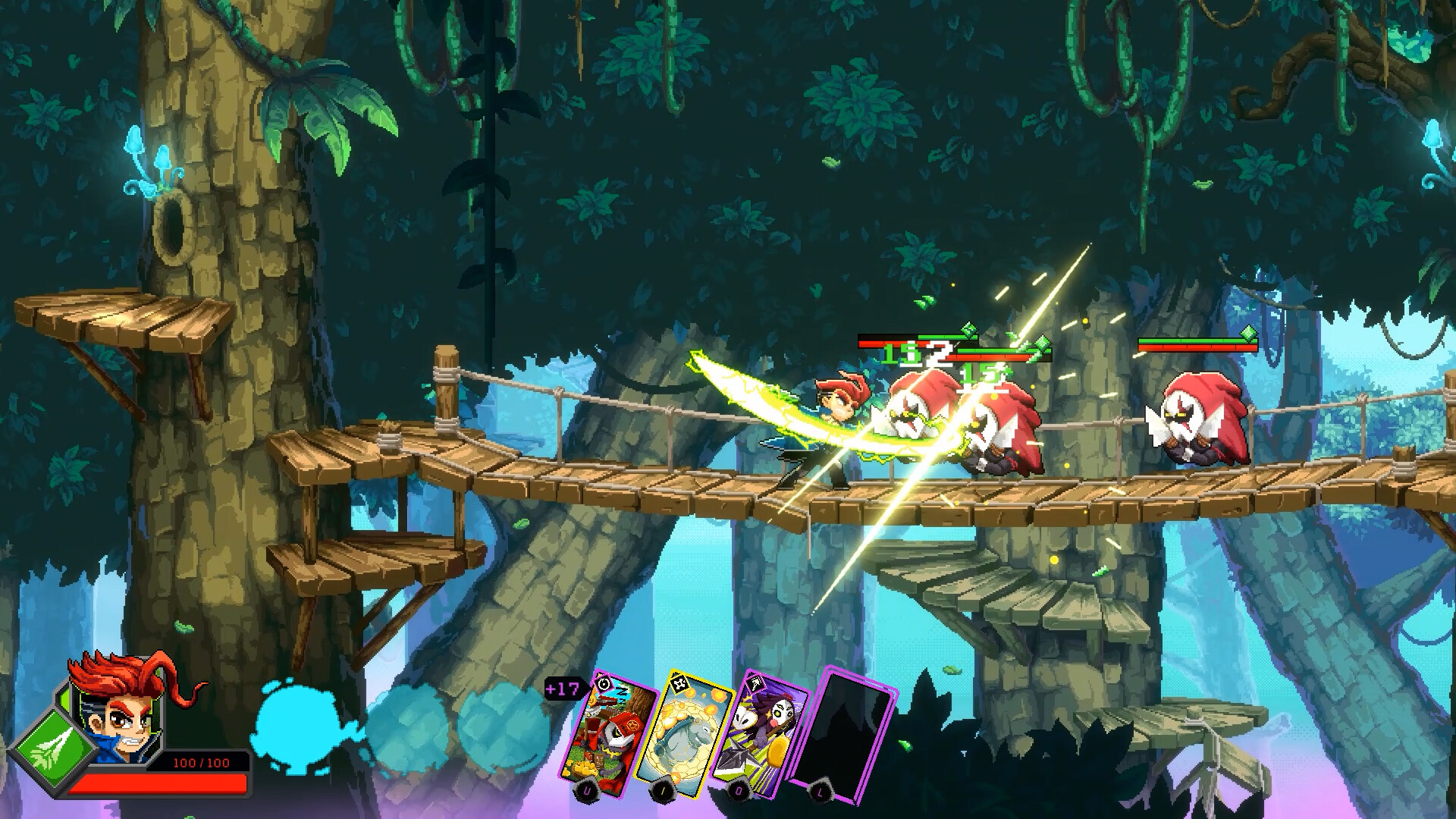Image resolution: width=1456 pixels, height=819 pixels.
Task: Click the L hexagon below the hidden cards
Action: (x=819, y=792)
